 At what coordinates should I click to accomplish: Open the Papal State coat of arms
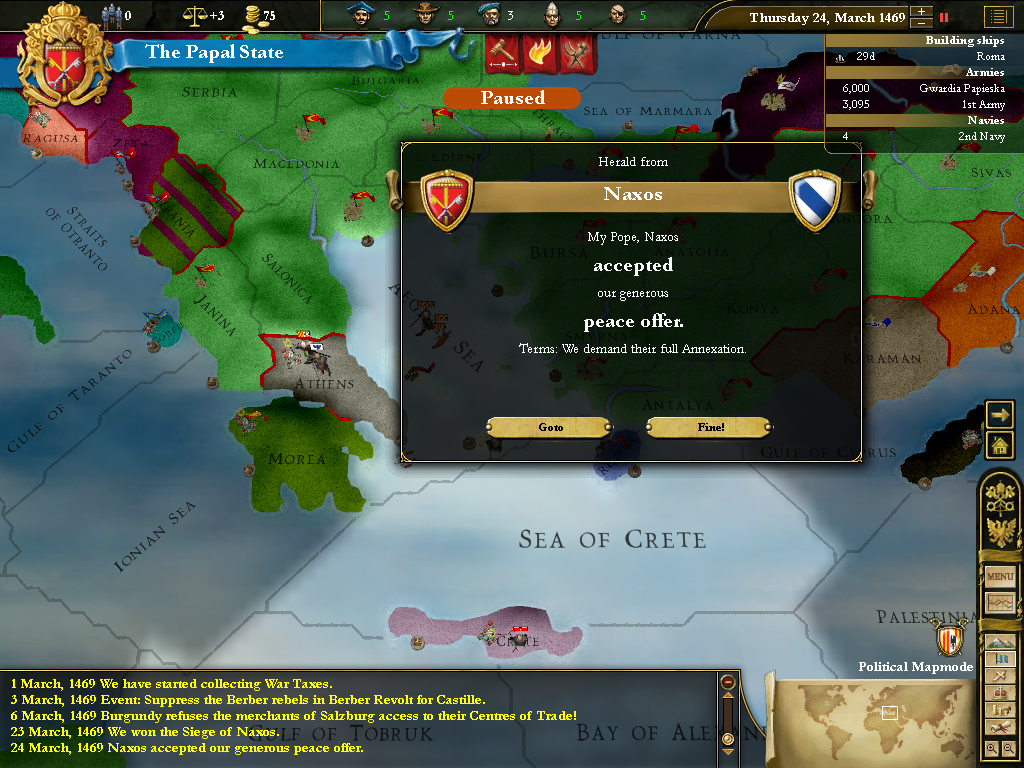[62, 62]
